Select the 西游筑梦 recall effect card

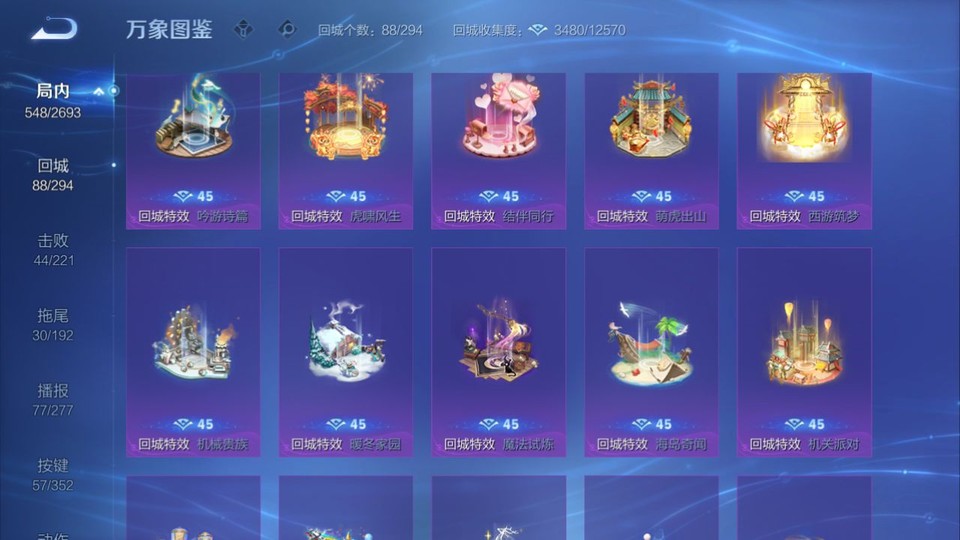[804, 150]
